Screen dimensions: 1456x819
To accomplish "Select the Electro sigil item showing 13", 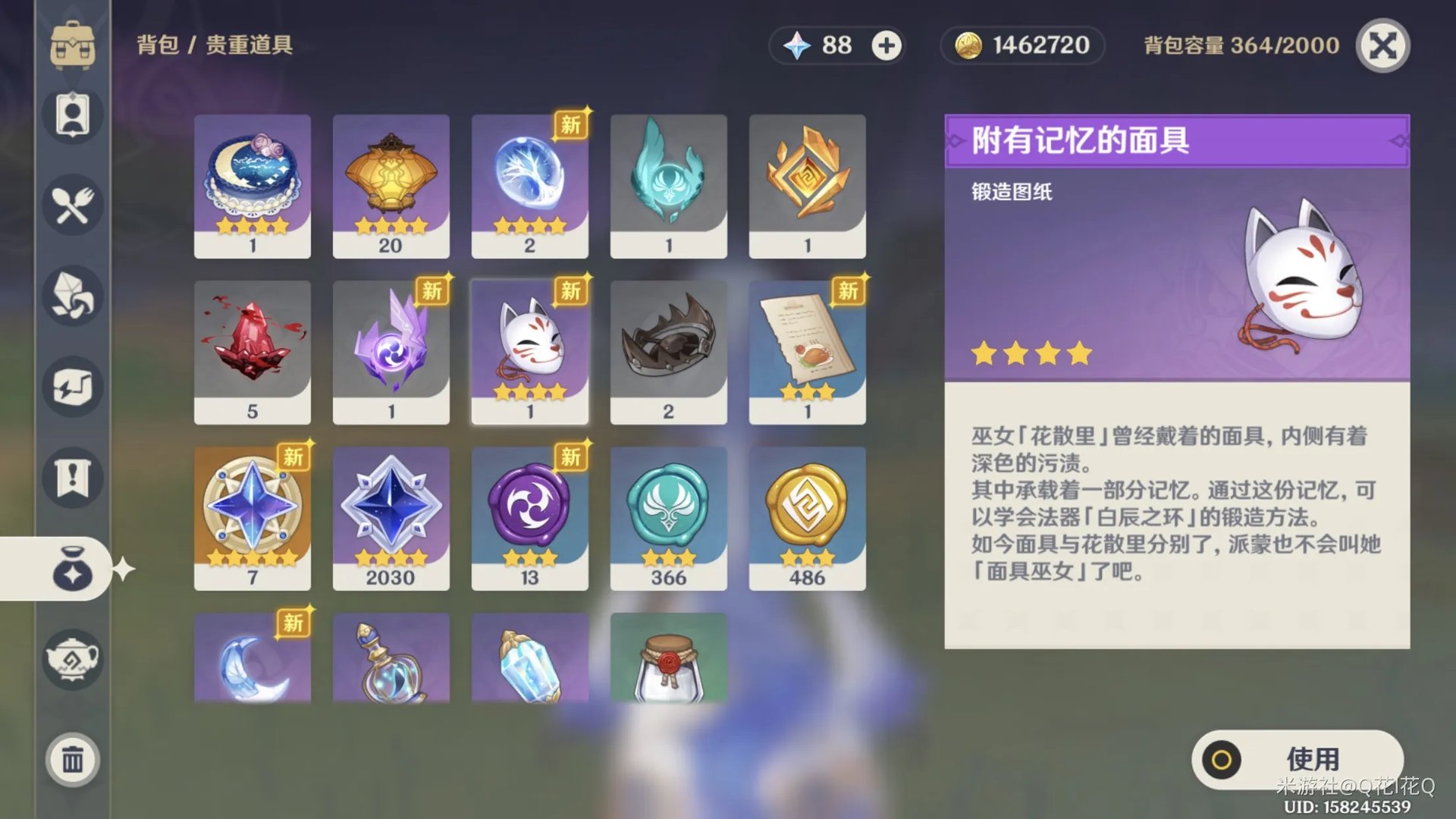I will coord(530,517).
